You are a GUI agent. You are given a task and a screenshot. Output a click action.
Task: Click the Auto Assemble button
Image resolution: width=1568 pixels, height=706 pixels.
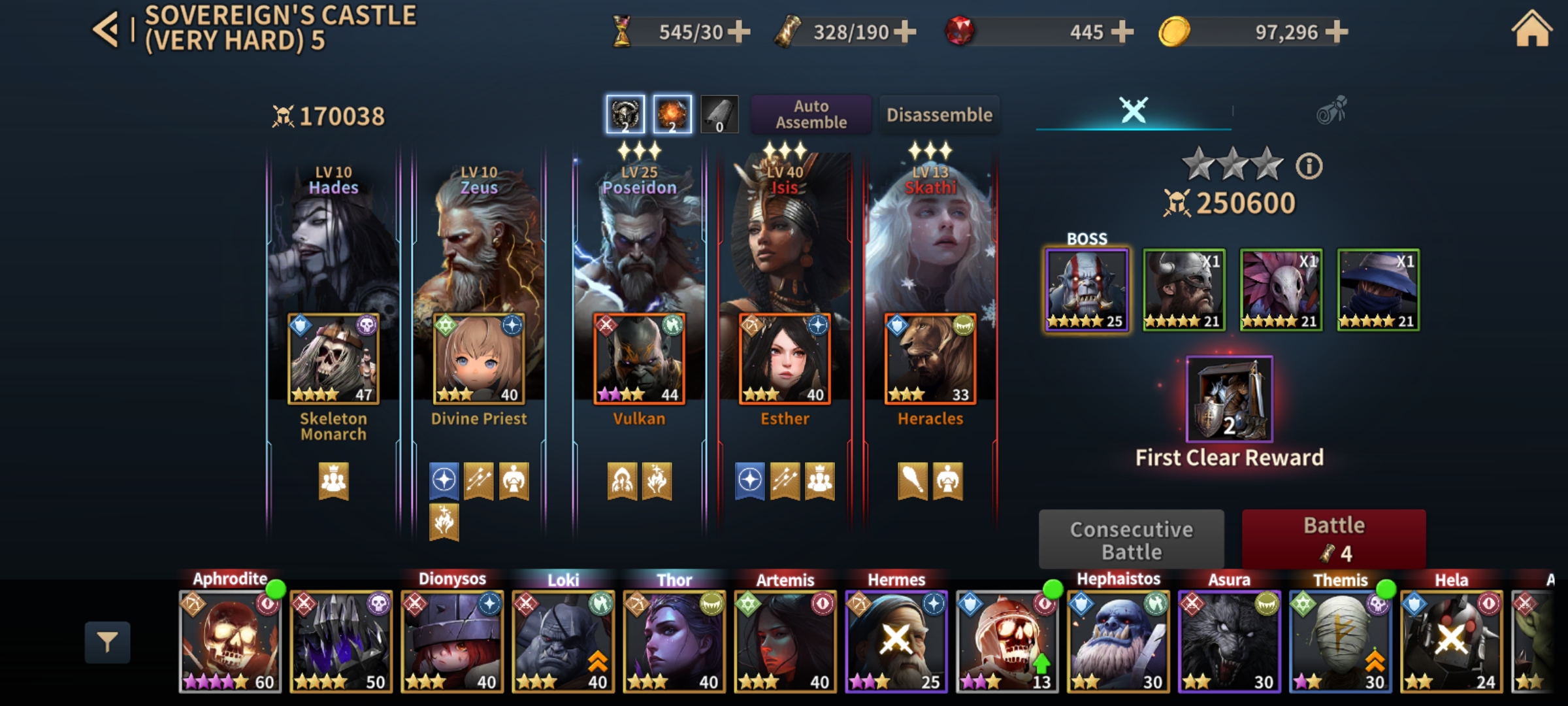(811, 114)
